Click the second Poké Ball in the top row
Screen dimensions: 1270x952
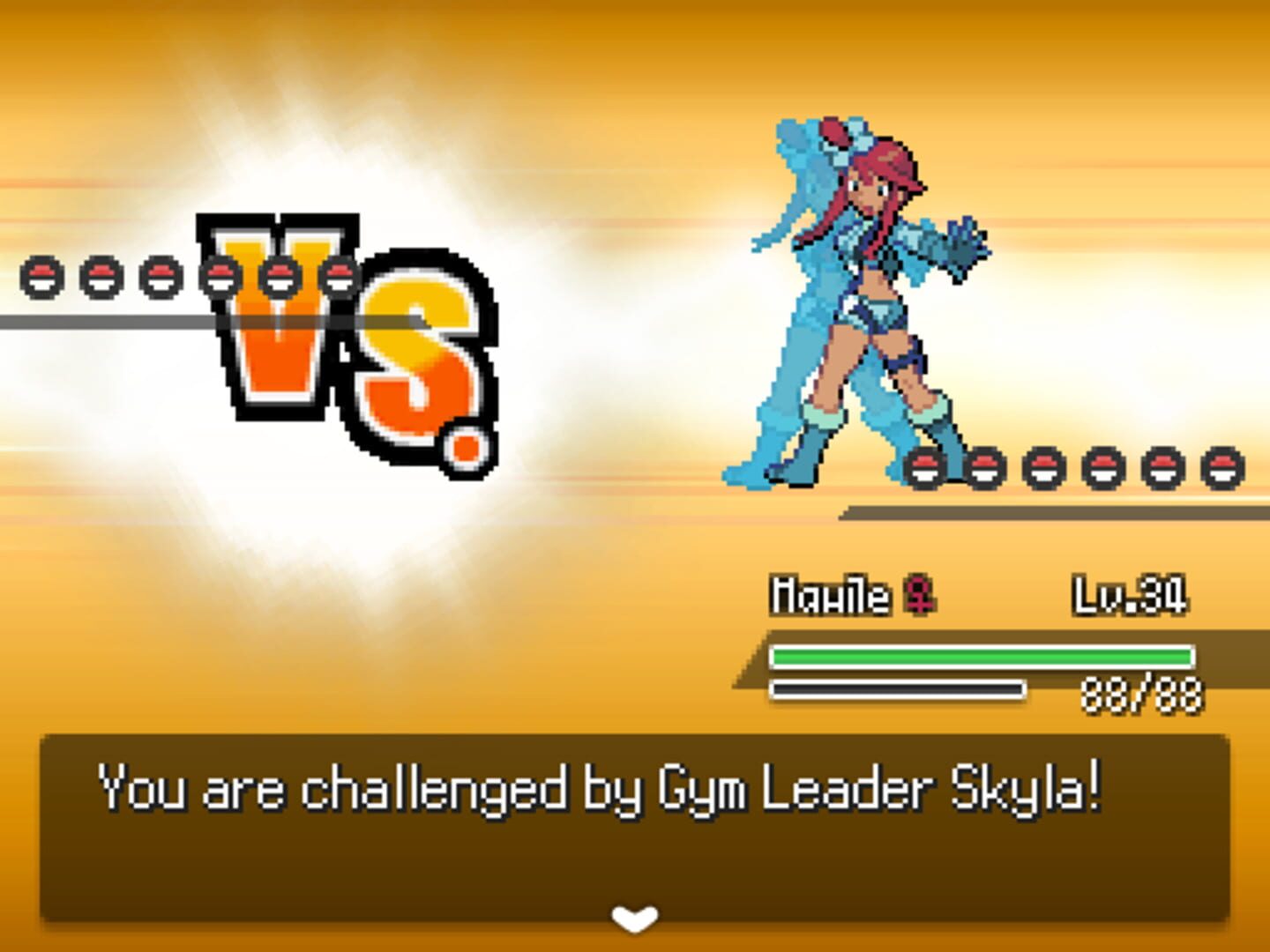pos(101,276)
